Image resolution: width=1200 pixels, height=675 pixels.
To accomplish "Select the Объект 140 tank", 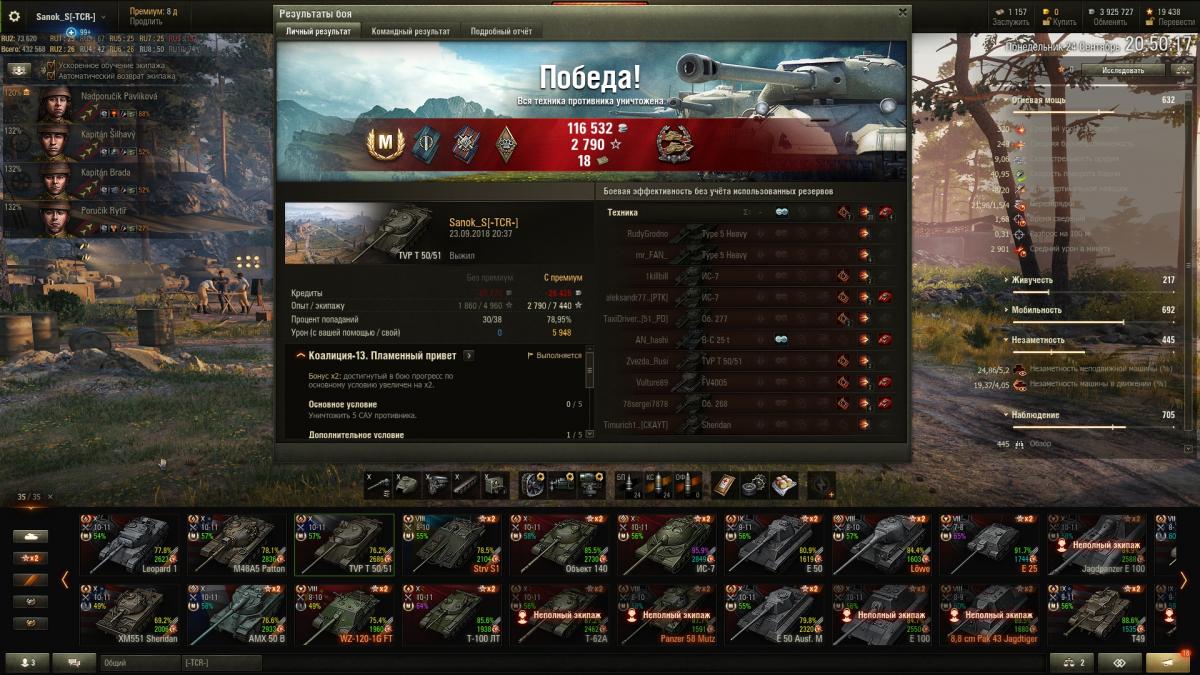I will pos(561,545).
